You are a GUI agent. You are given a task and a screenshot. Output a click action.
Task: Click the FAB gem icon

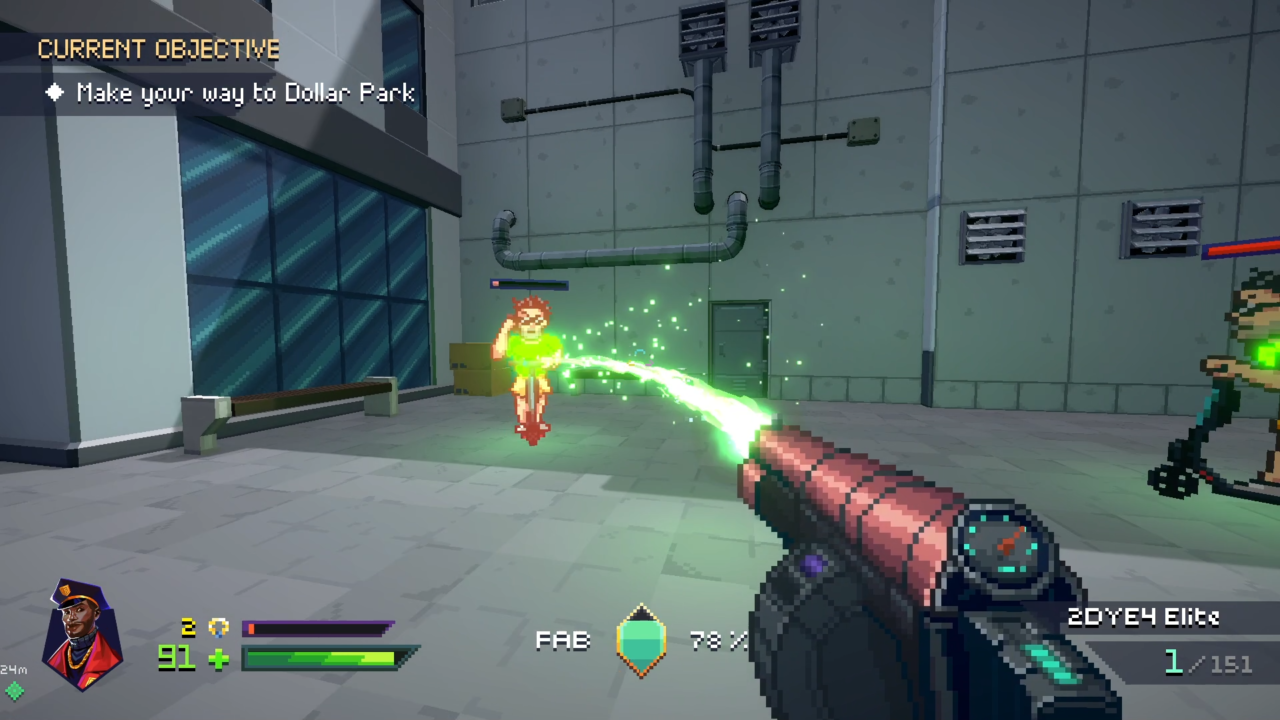641,640
